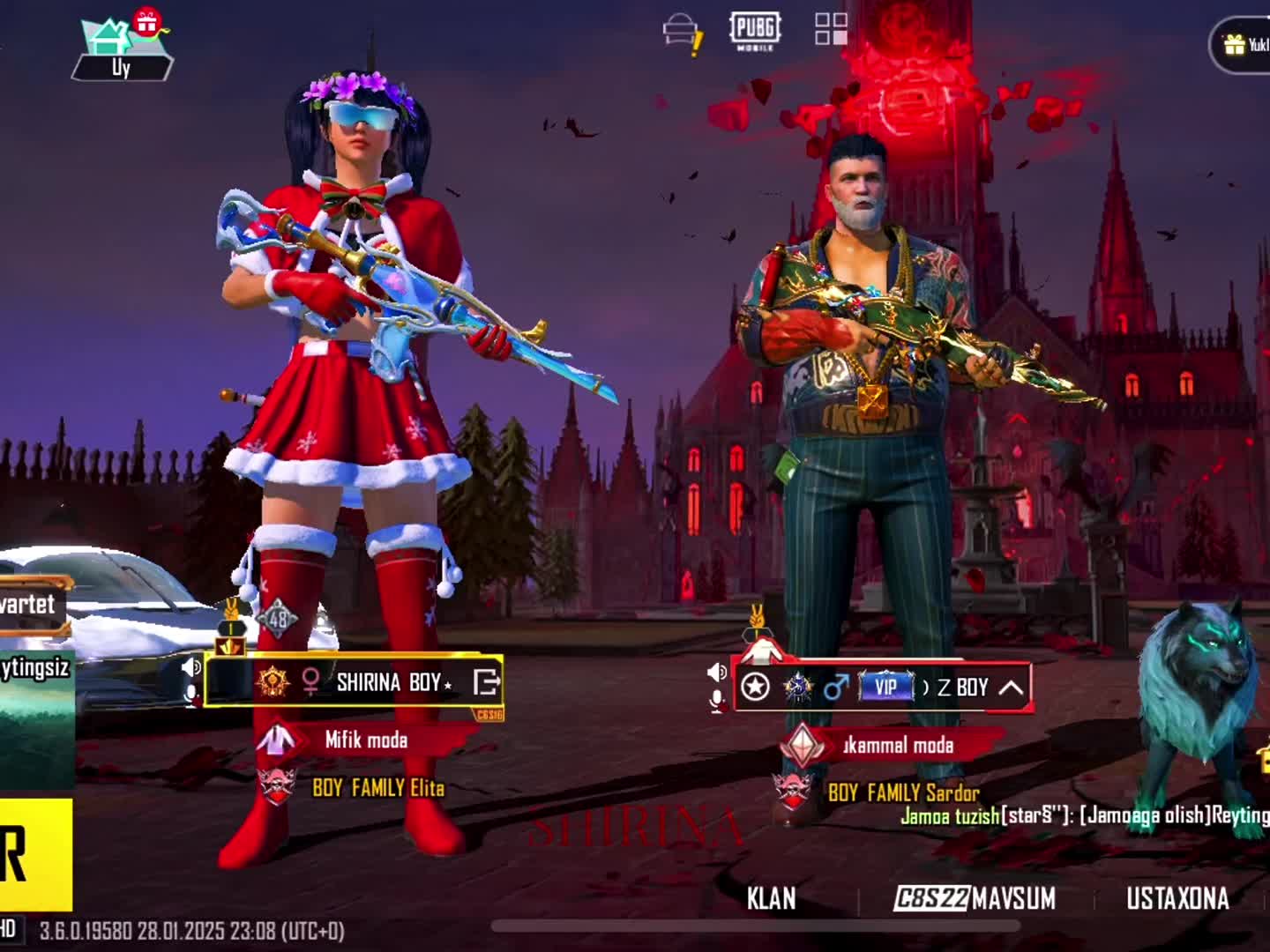
Task: Toggle the speaker icon beside Z BOY
Action: click(x=717, y=673)
